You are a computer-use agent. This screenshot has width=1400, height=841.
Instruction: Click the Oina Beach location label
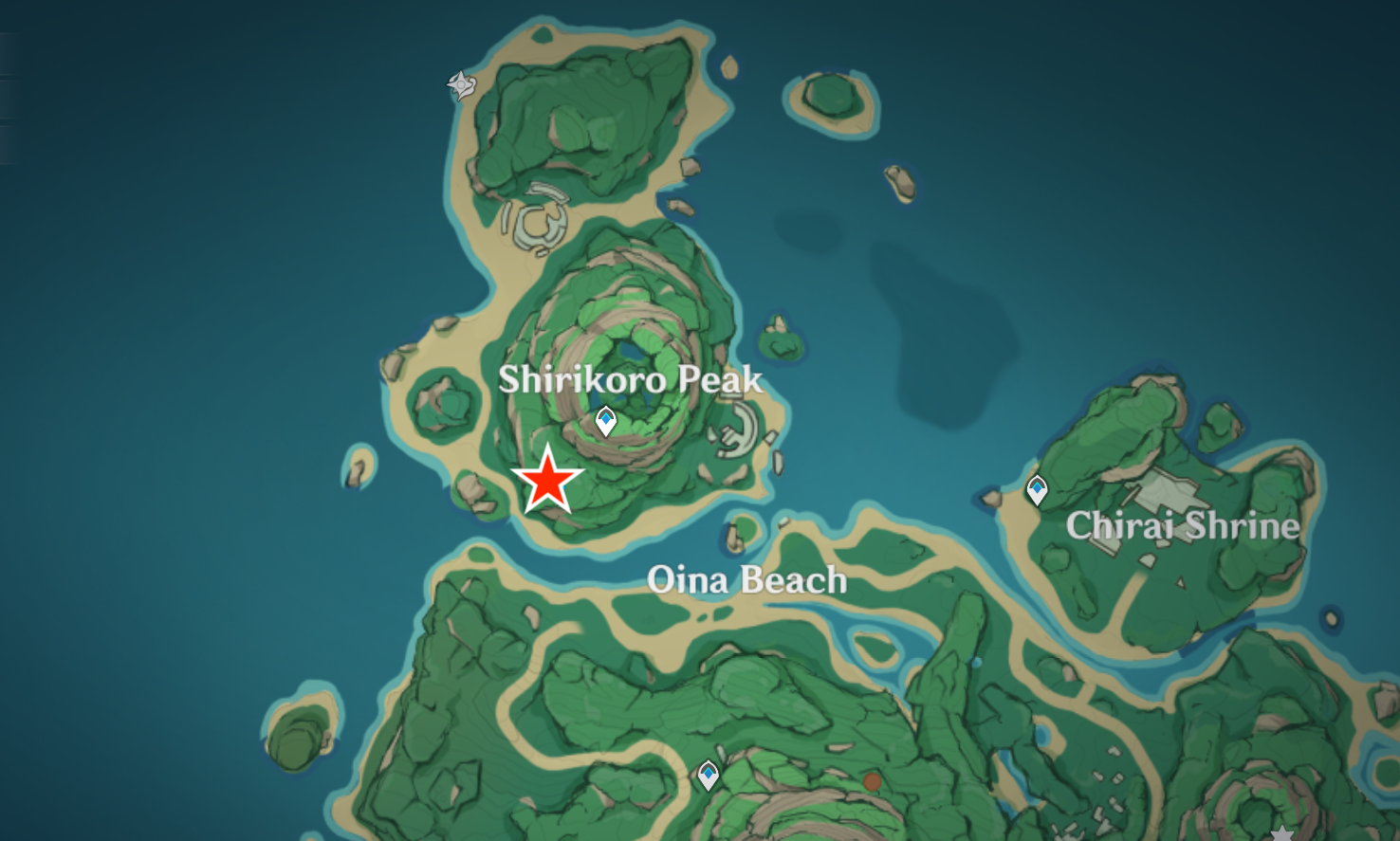(747, 580)
